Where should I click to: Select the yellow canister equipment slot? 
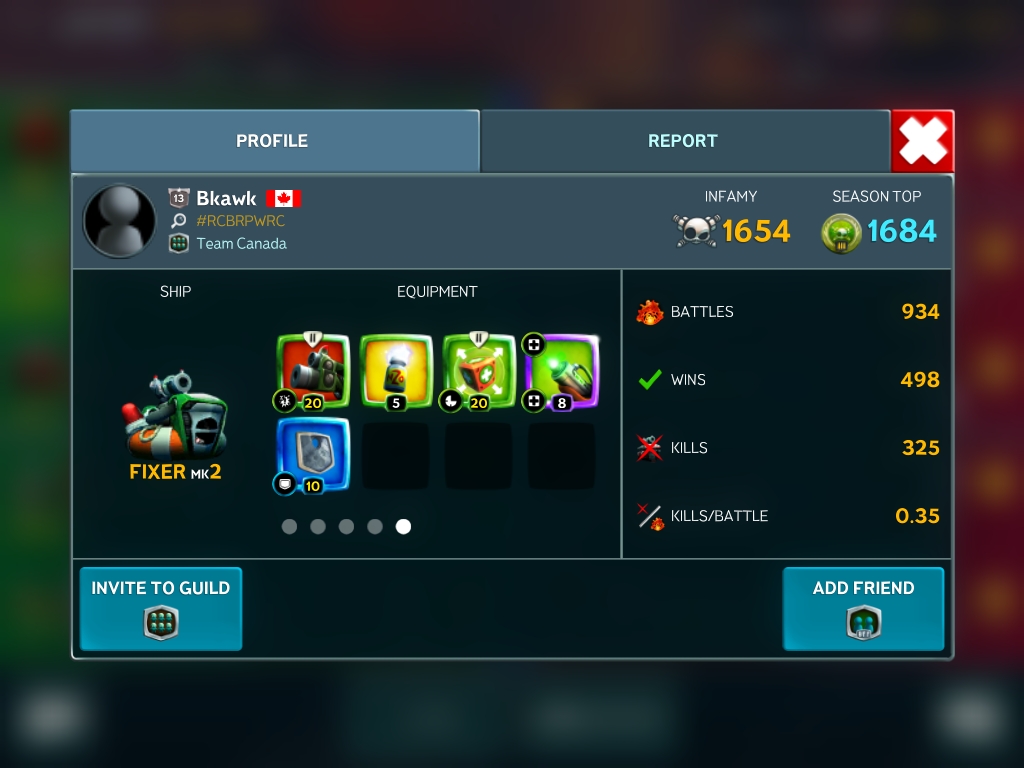tap(396, 371)
